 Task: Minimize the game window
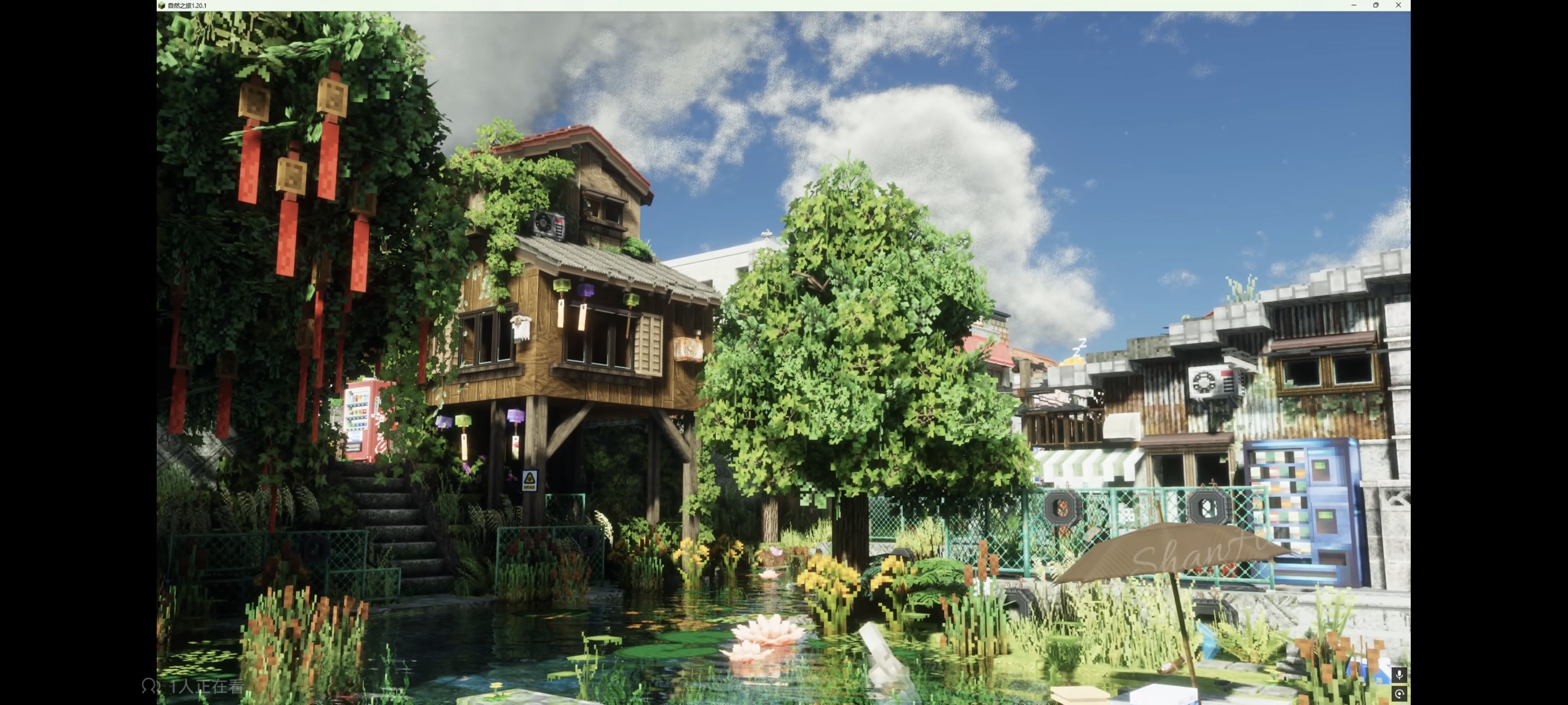pyautogui.click(x=1353, y=5)
